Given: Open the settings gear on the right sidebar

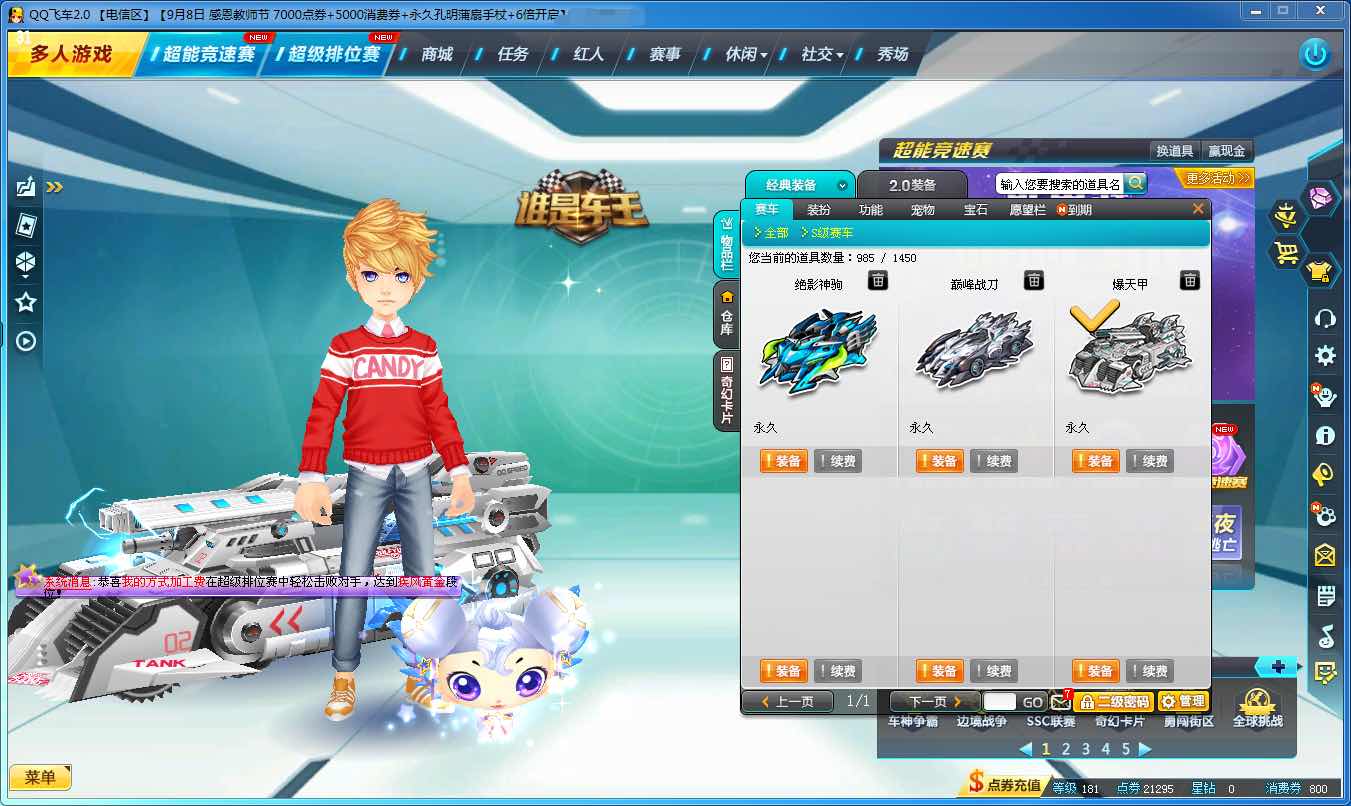Looking at the screenshot, I should click(x=1325, y=356).
